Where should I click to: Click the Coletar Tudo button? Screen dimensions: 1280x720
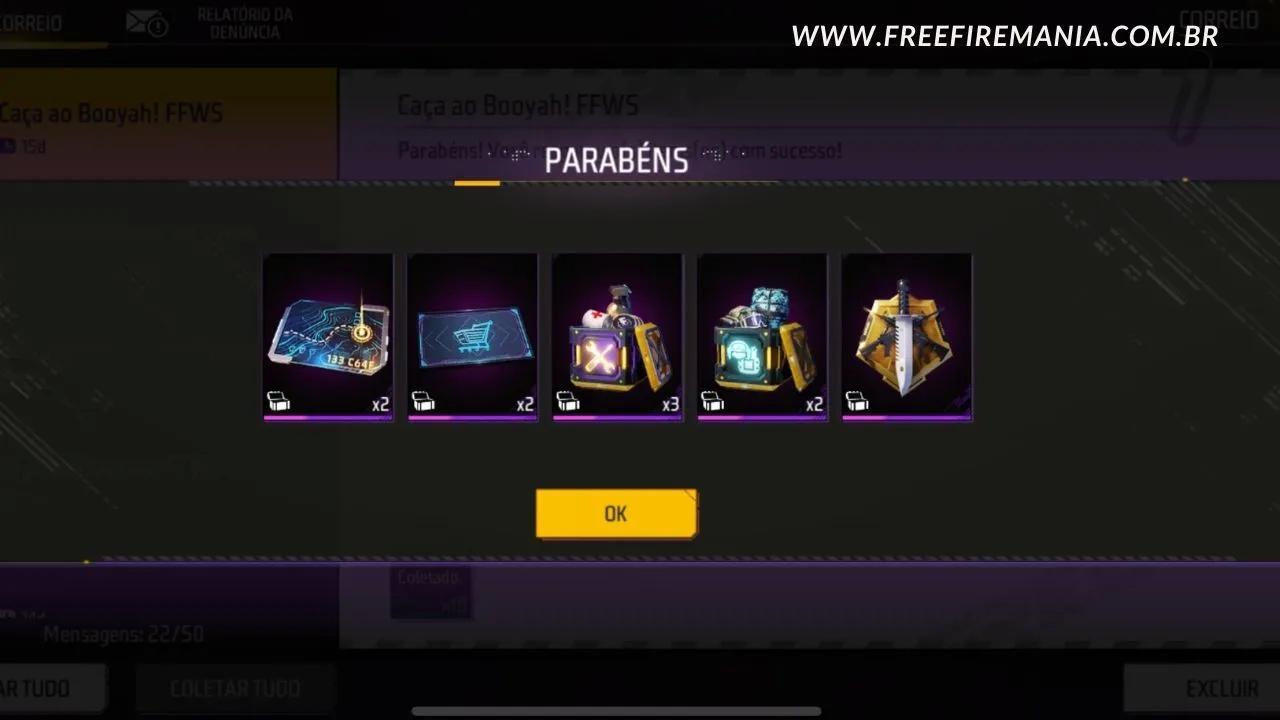234,688
